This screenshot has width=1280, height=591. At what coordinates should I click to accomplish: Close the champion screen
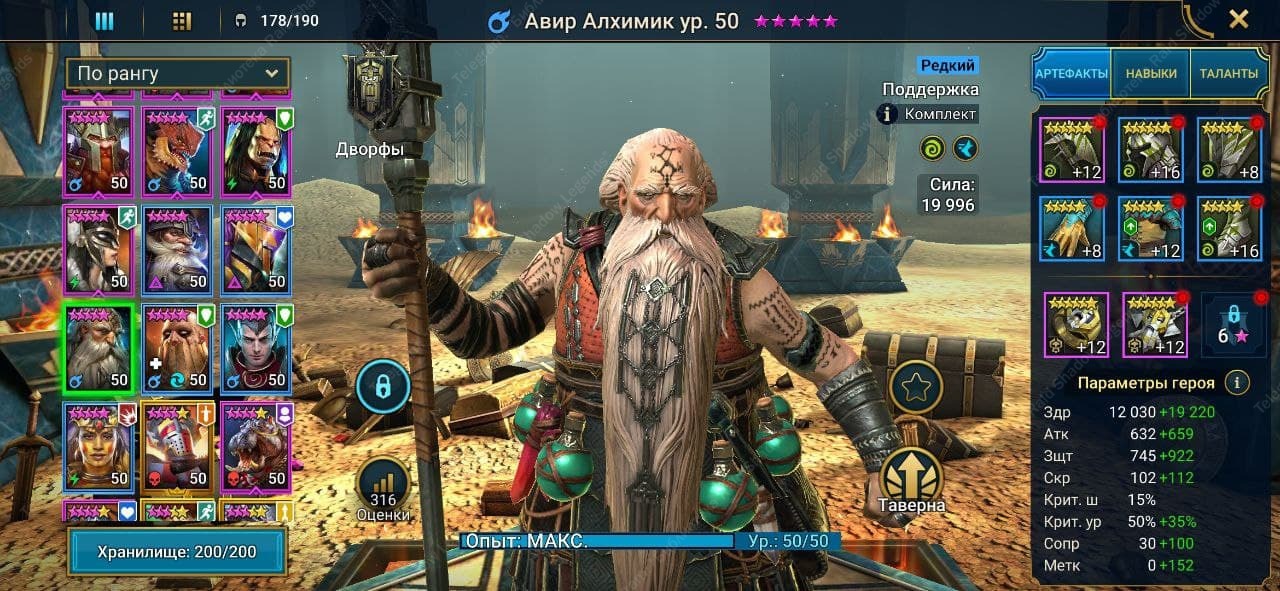point(1238,19)
